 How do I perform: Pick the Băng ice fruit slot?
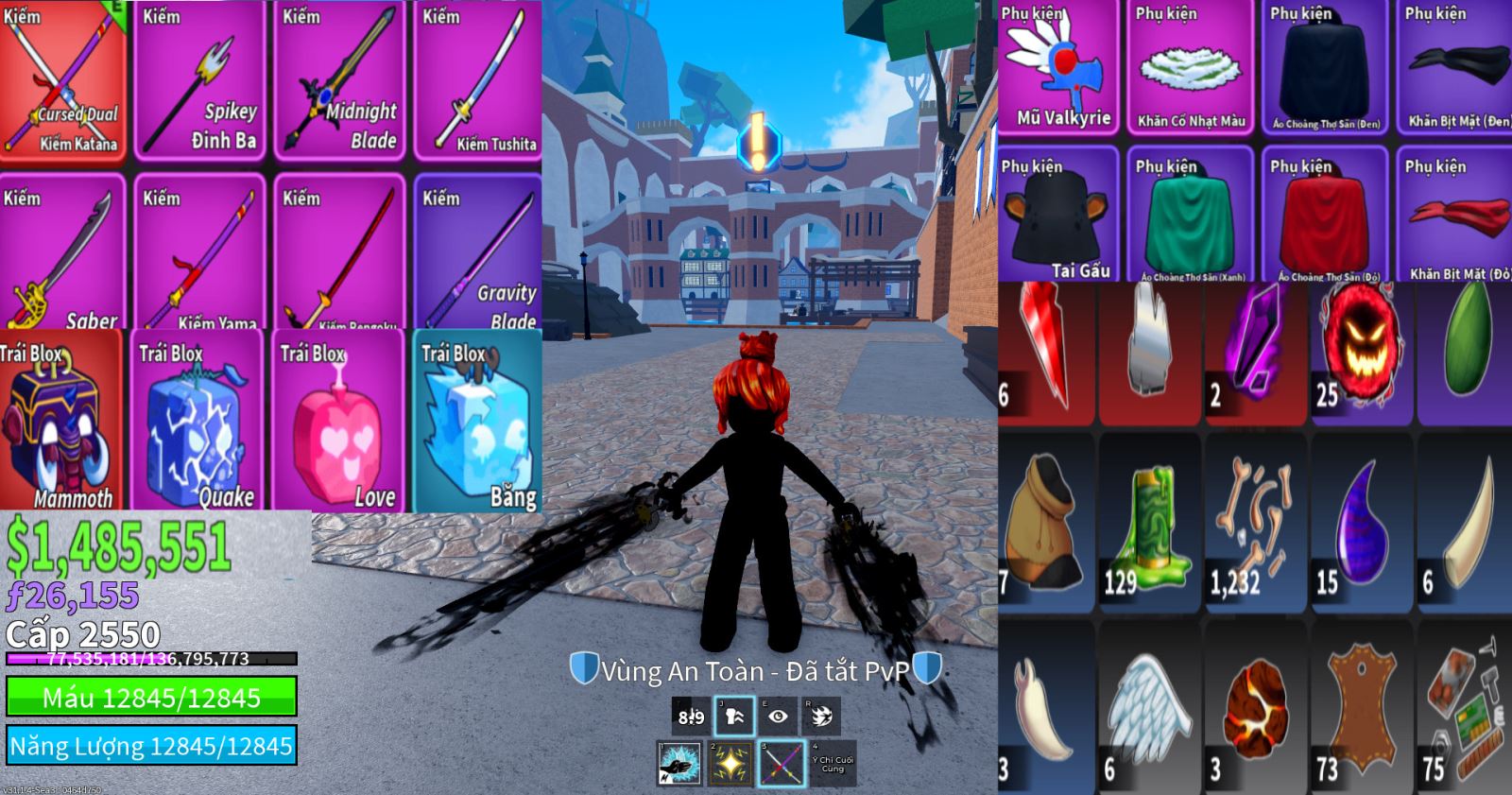478,422
